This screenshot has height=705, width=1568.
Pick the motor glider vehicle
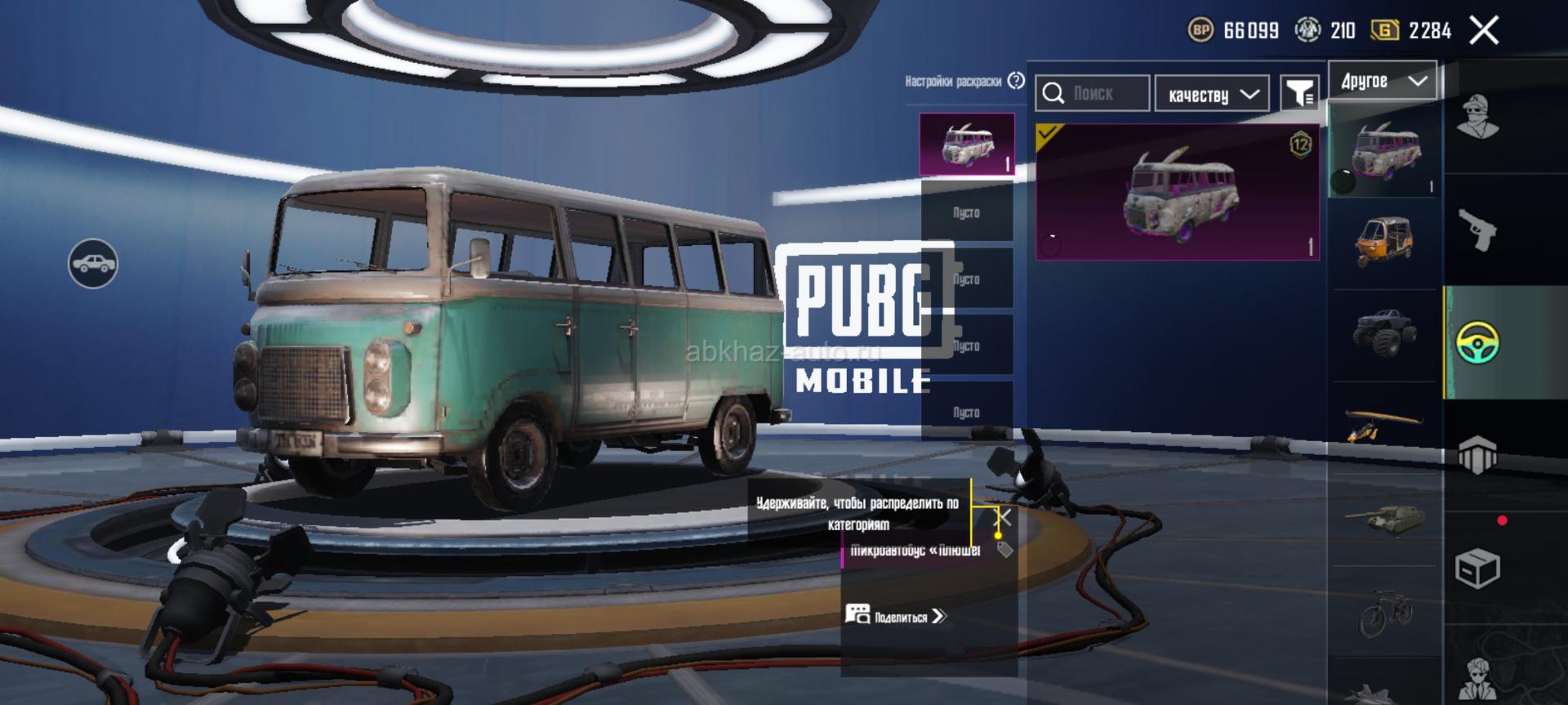(x=1383, y=425)
